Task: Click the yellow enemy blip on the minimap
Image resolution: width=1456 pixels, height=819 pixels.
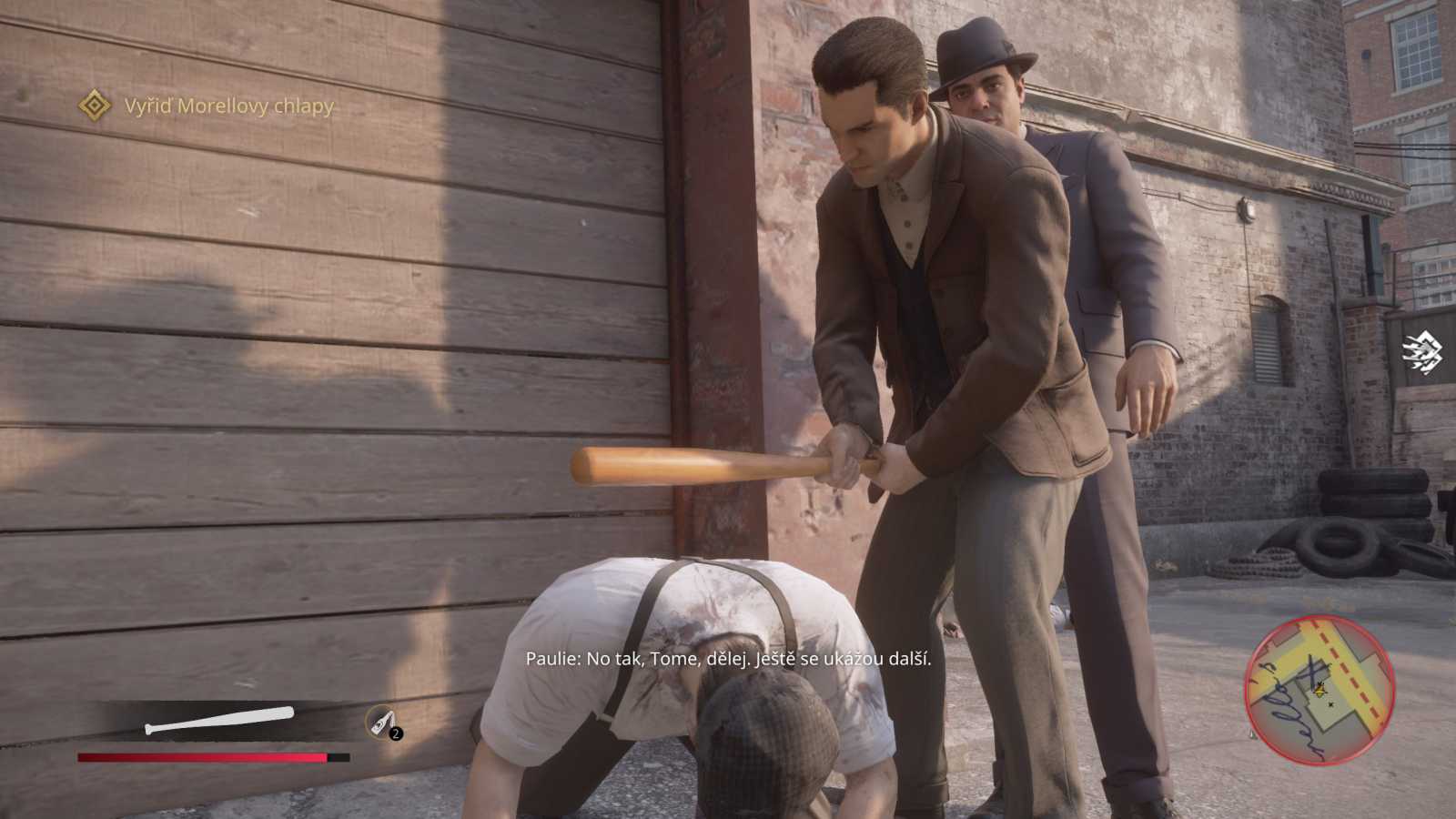Action: 1319,690
